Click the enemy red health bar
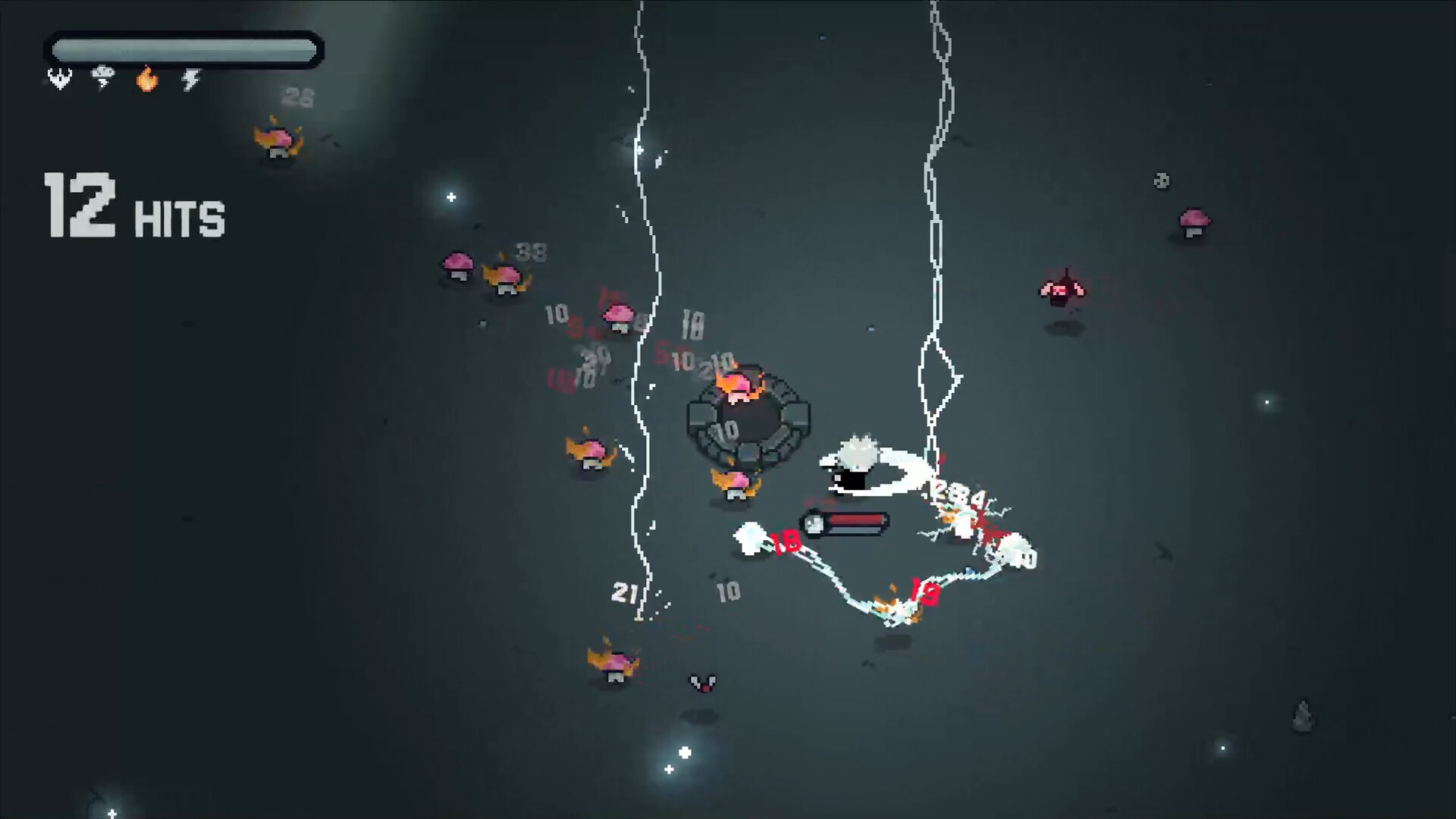 (x=855, y=521)
